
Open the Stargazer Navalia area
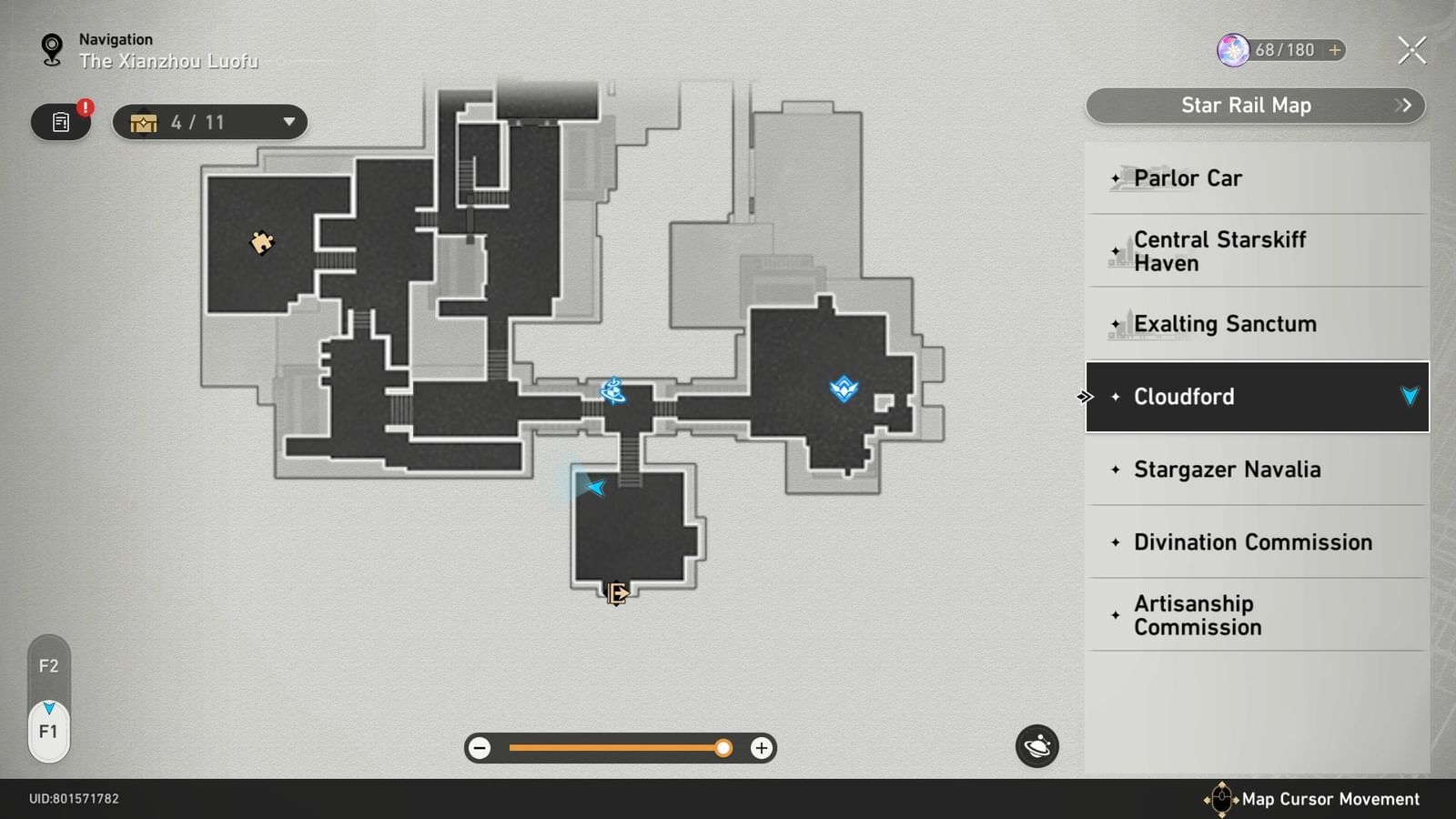click(1228, 470)
